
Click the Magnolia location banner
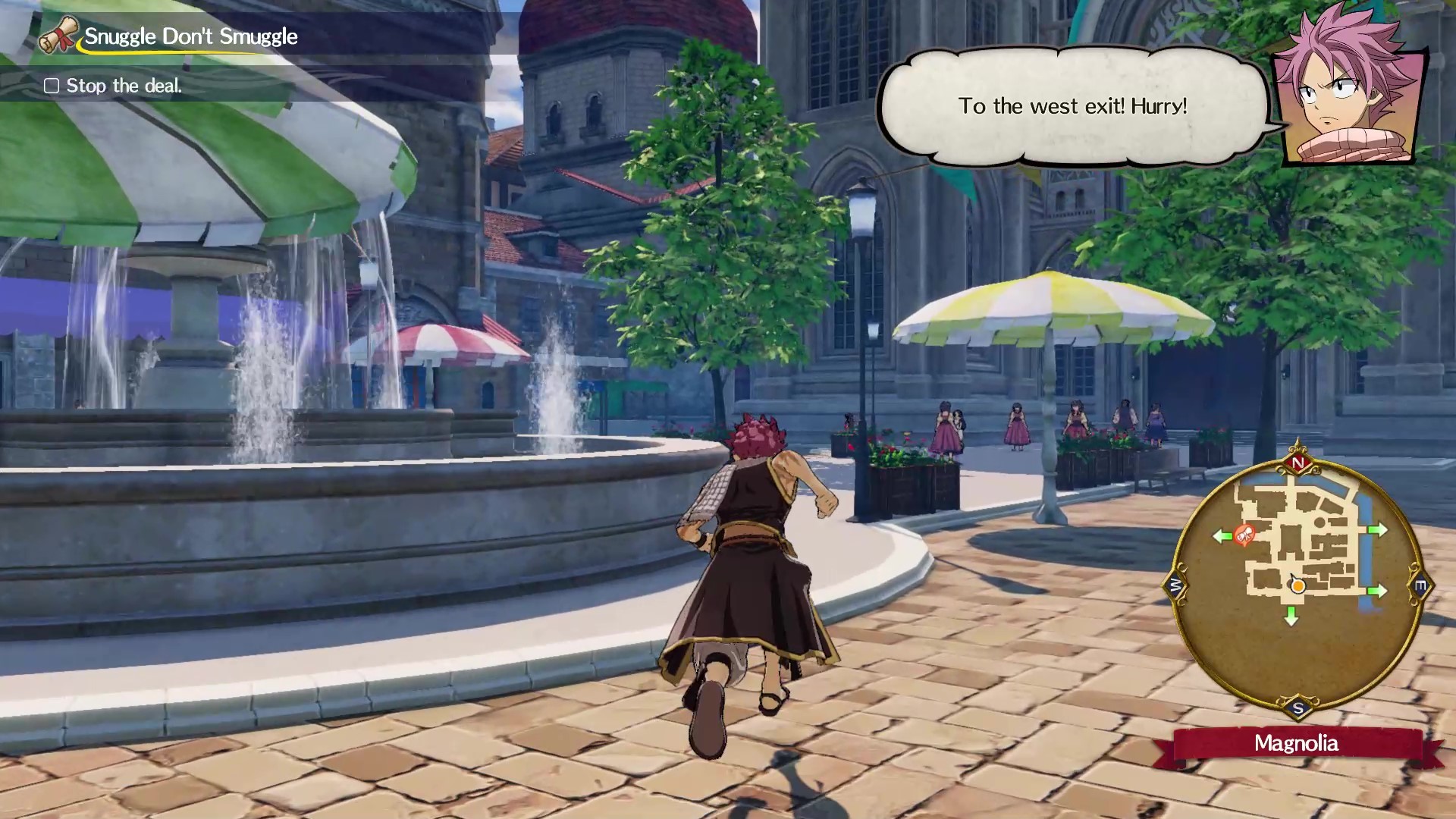[x=1298, y=745]
